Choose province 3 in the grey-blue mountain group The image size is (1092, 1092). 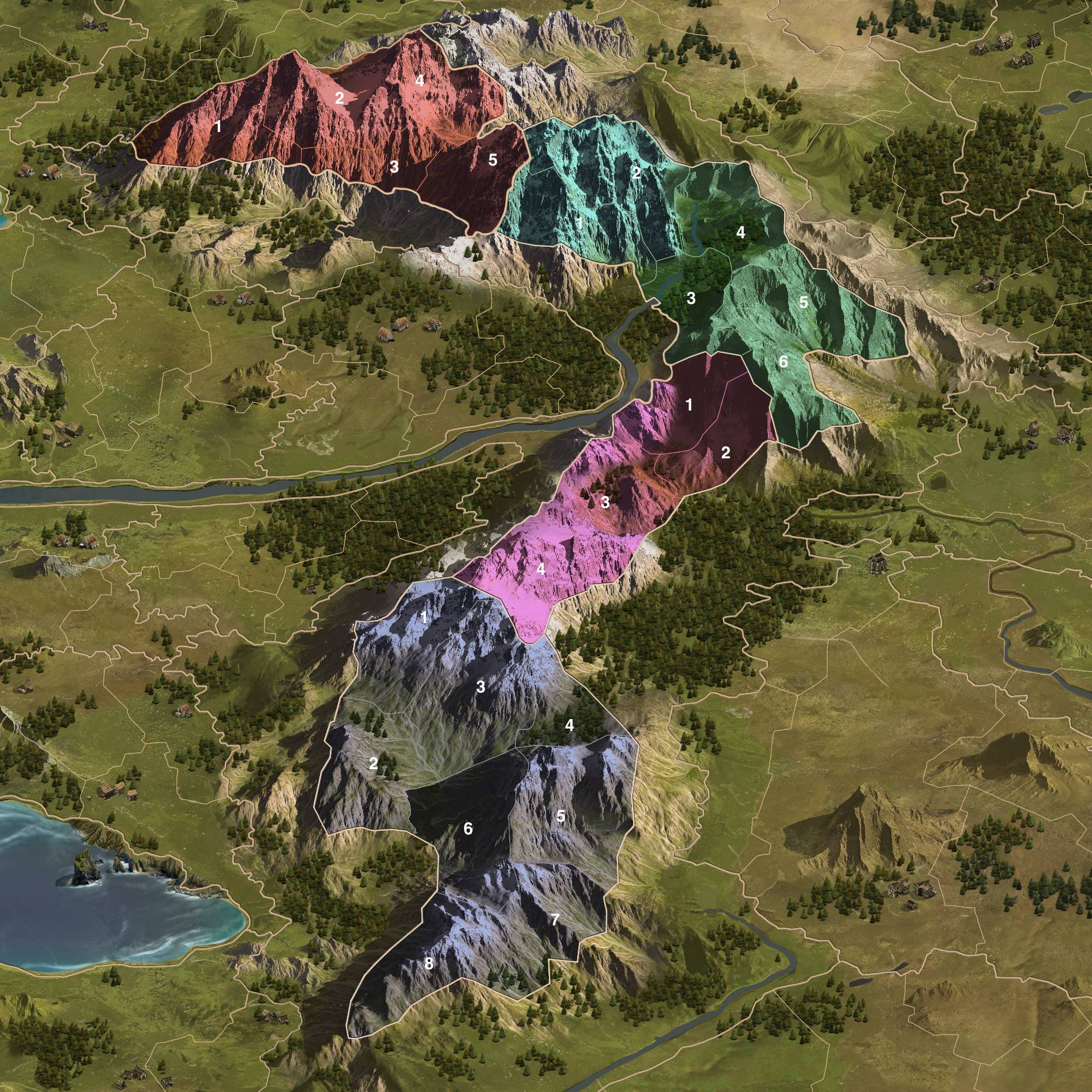coord(480,687)
